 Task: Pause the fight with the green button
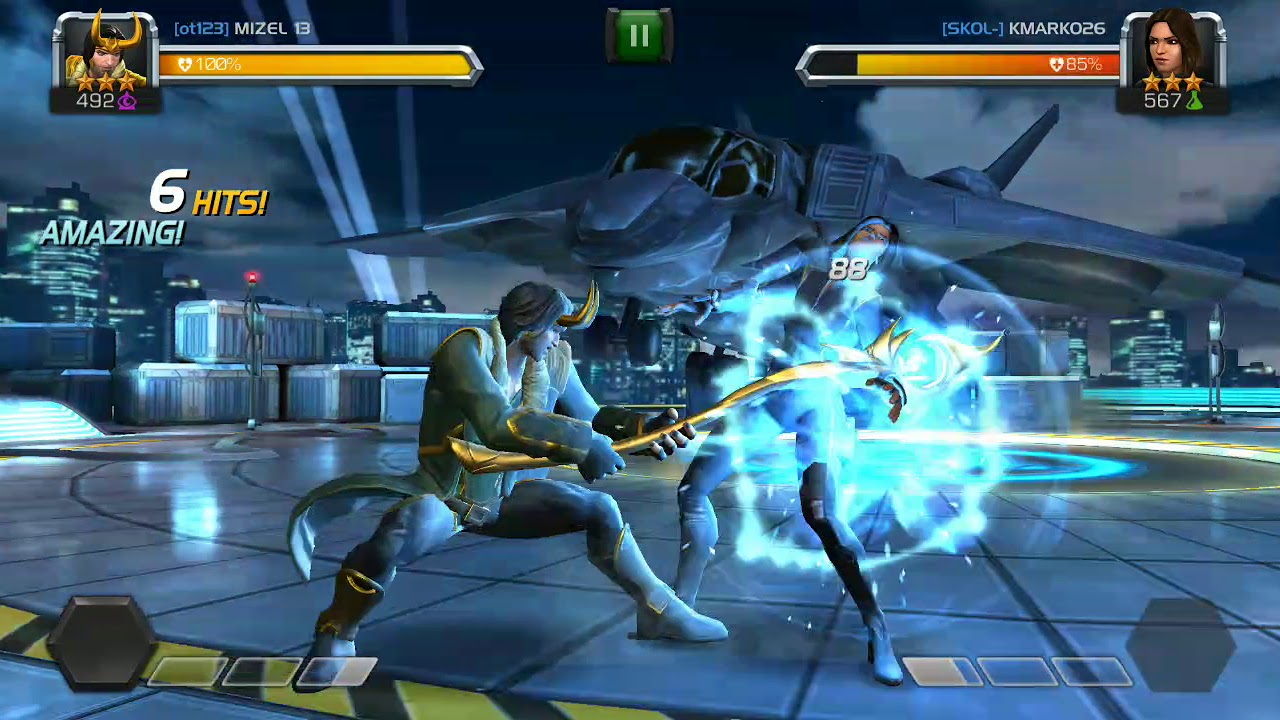[x=639, y=37]
